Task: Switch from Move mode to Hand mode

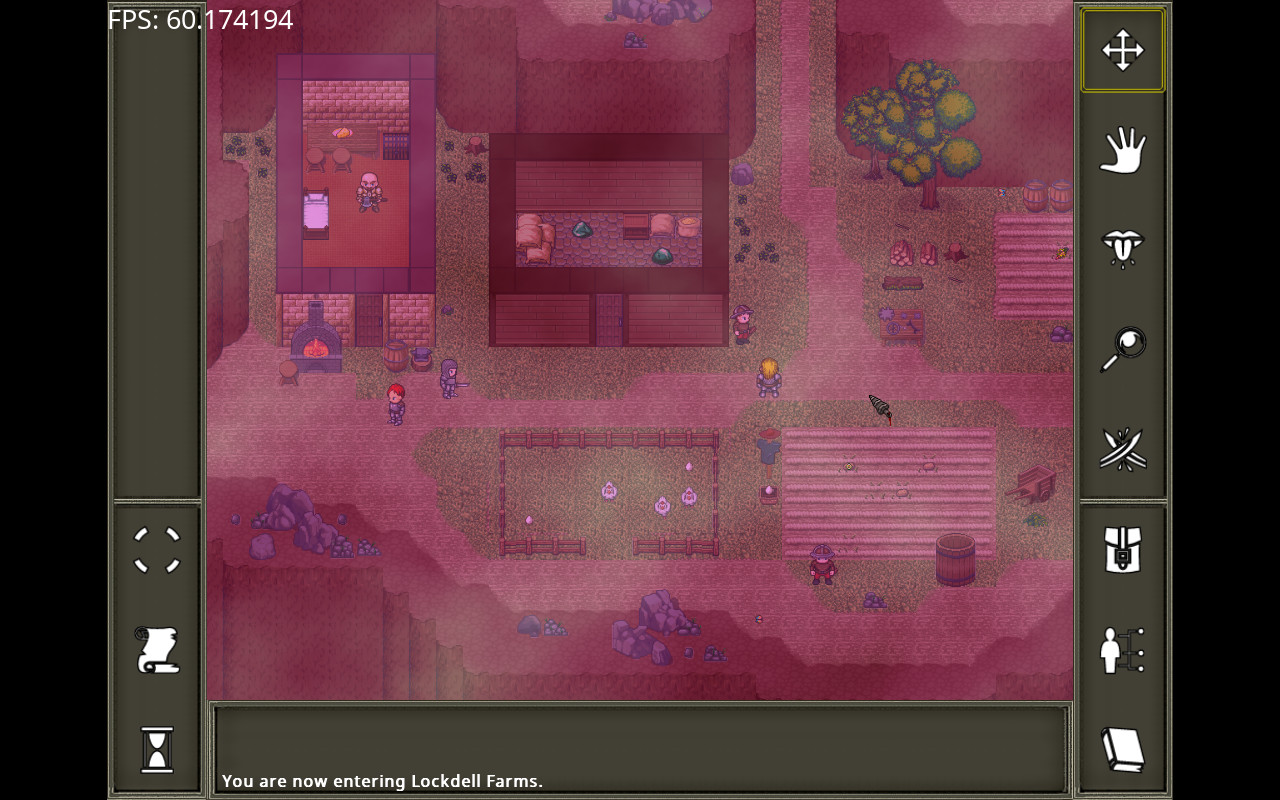Action: tap(1122, 150)
